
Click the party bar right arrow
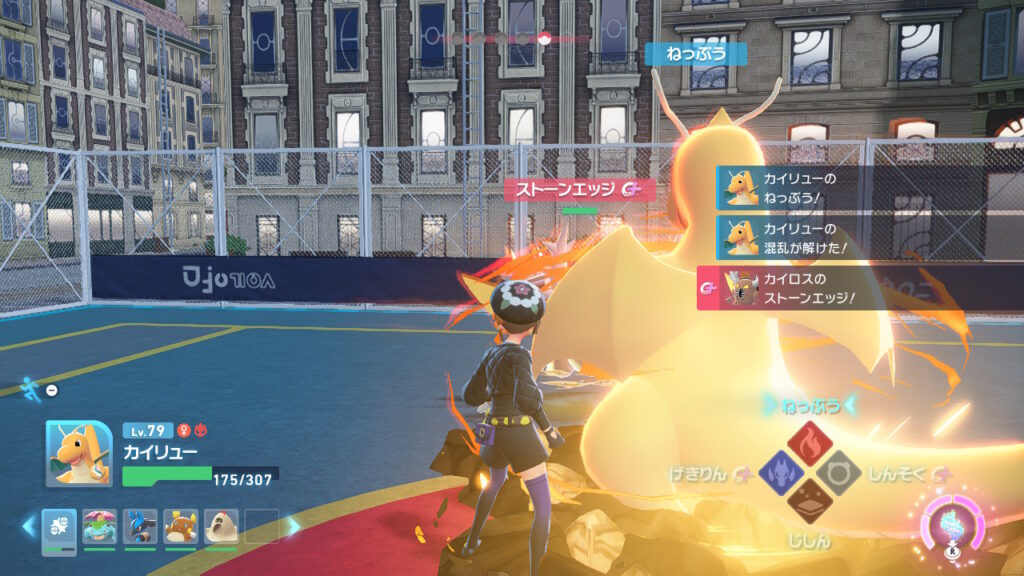point(294,525)
